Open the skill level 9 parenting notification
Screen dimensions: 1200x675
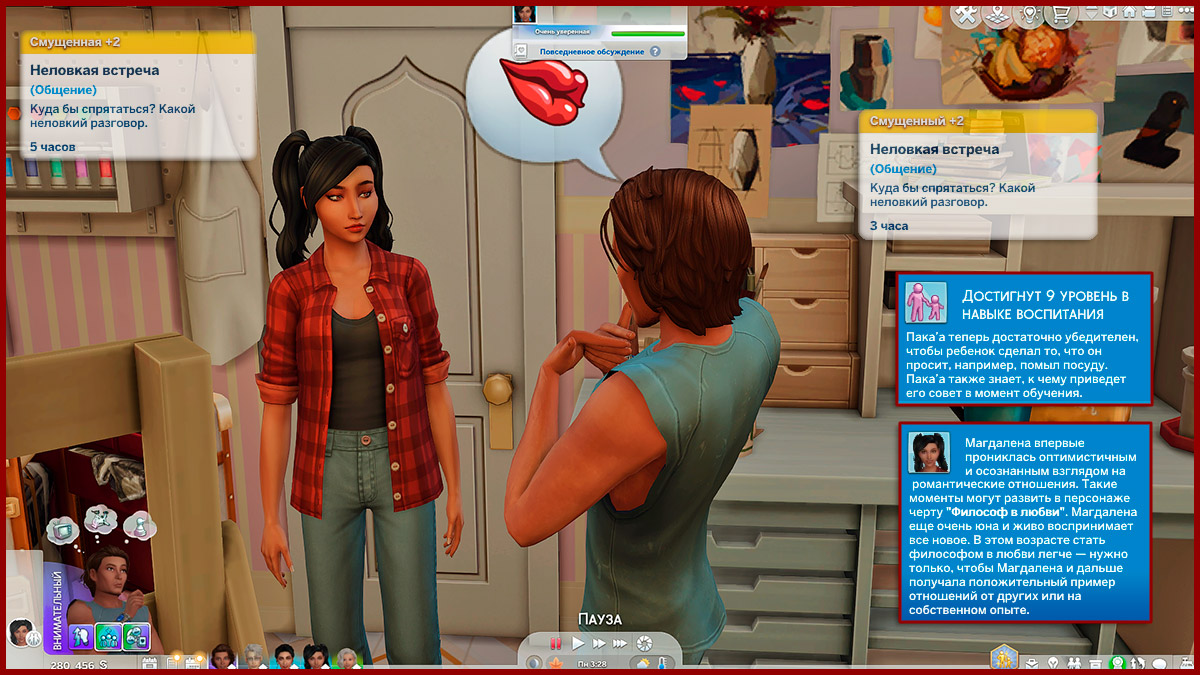coord(1024,338)
